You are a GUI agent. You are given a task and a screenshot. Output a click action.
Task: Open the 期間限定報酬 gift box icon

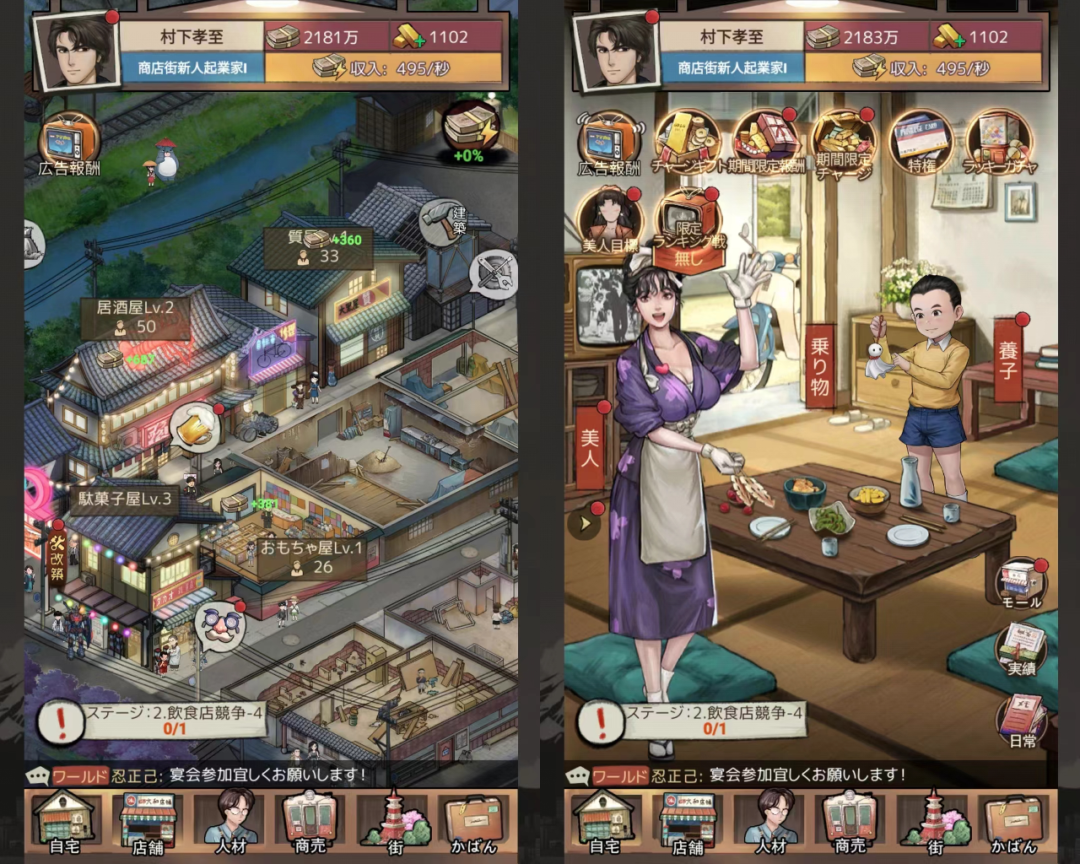766,140
